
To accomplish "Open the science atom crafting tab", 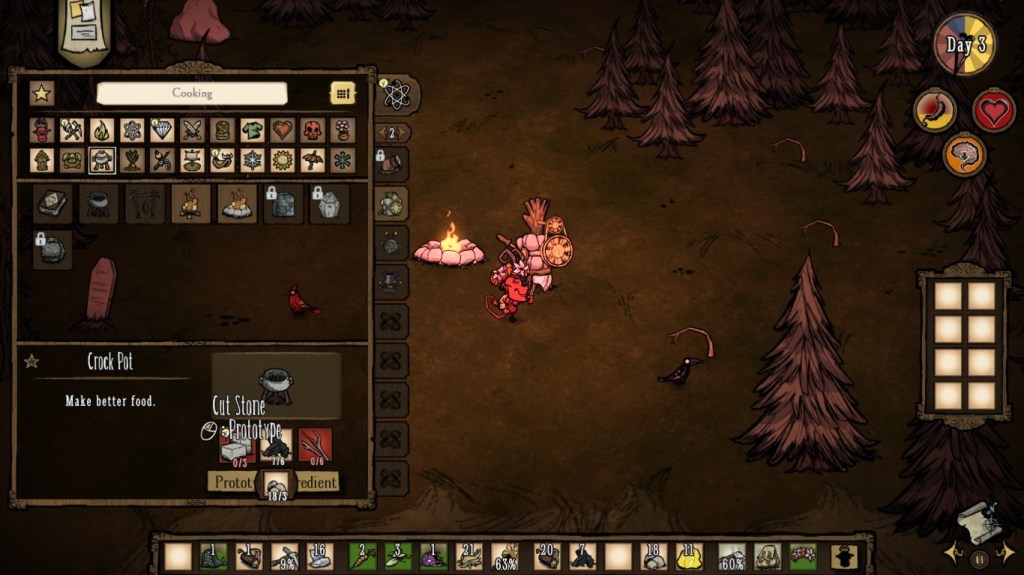I will click(x=396, y=95).
